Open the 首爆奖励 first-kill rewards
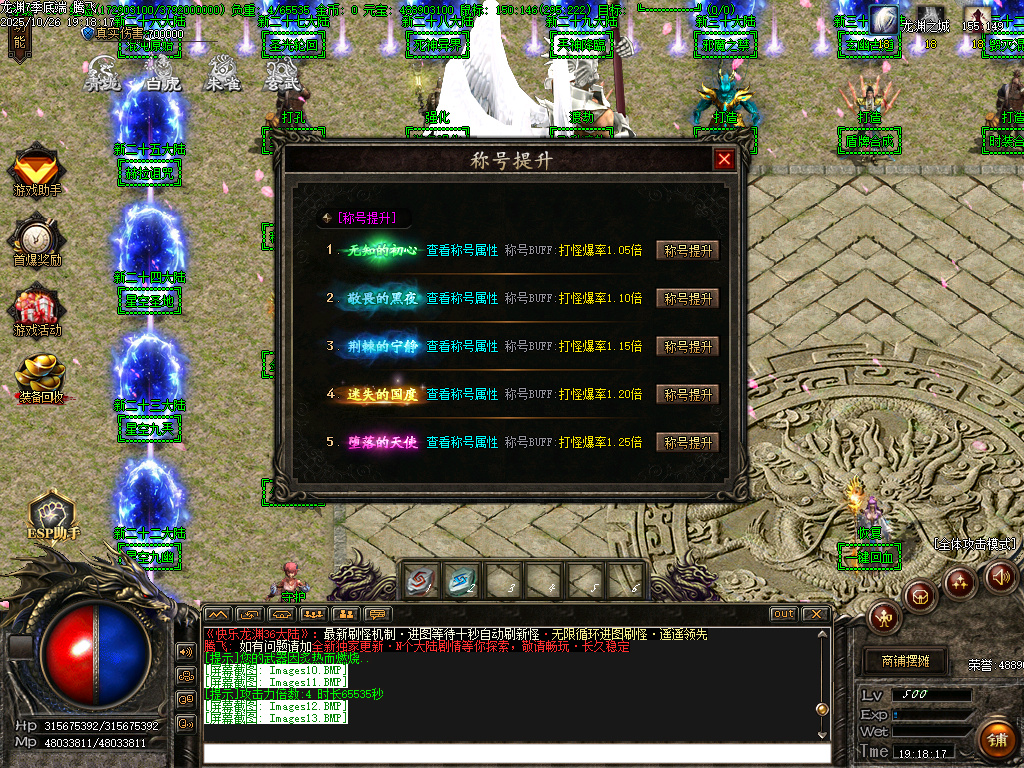 [37, 242]
